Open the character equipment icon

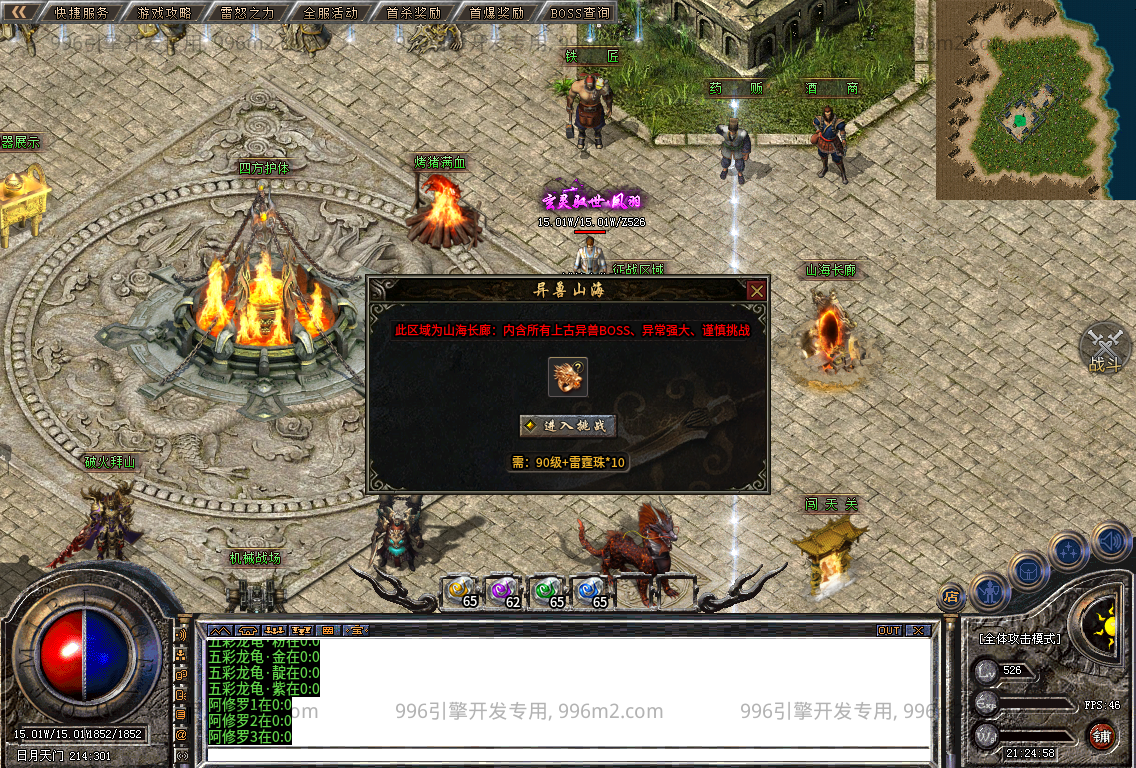click(x=989, y=590)
